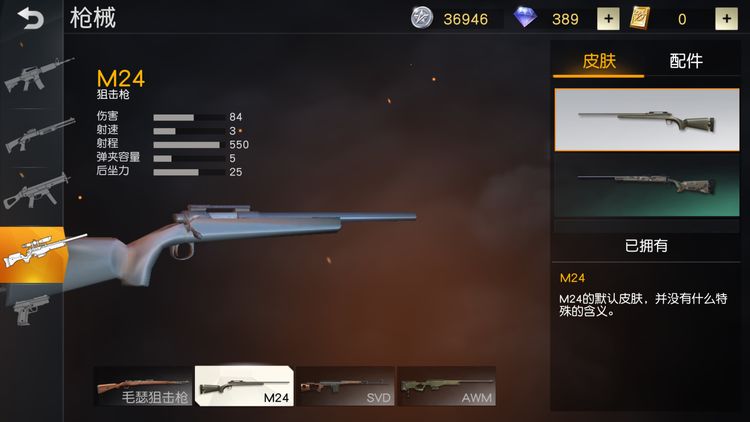Open the 配件 attachments tab
The height and width of the screenshot is (422, 750).
[686, 61]
